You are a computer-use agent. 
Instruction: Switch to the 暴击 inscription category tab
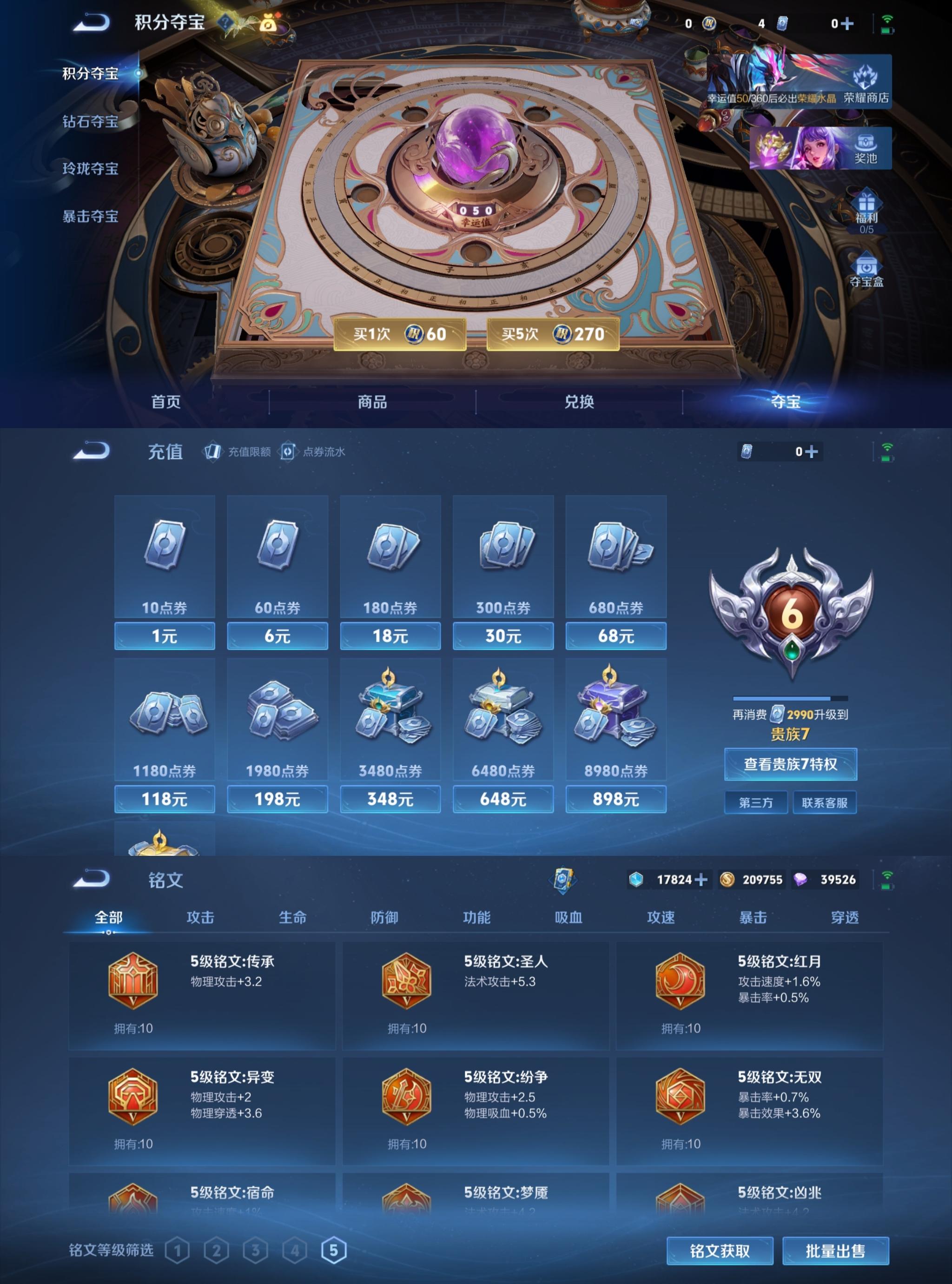(x=754, y=918)
